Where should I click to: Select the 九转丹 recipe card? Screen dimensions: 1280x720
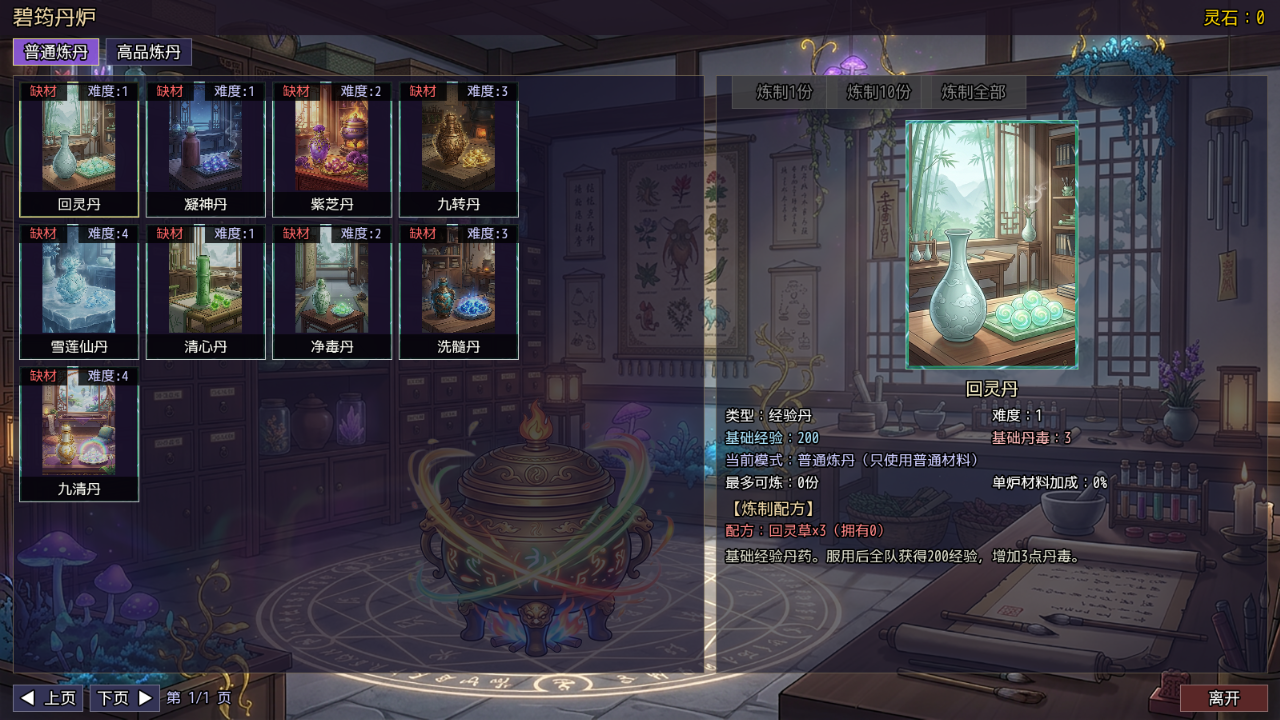pyautogui.click(x=457, y=150)
